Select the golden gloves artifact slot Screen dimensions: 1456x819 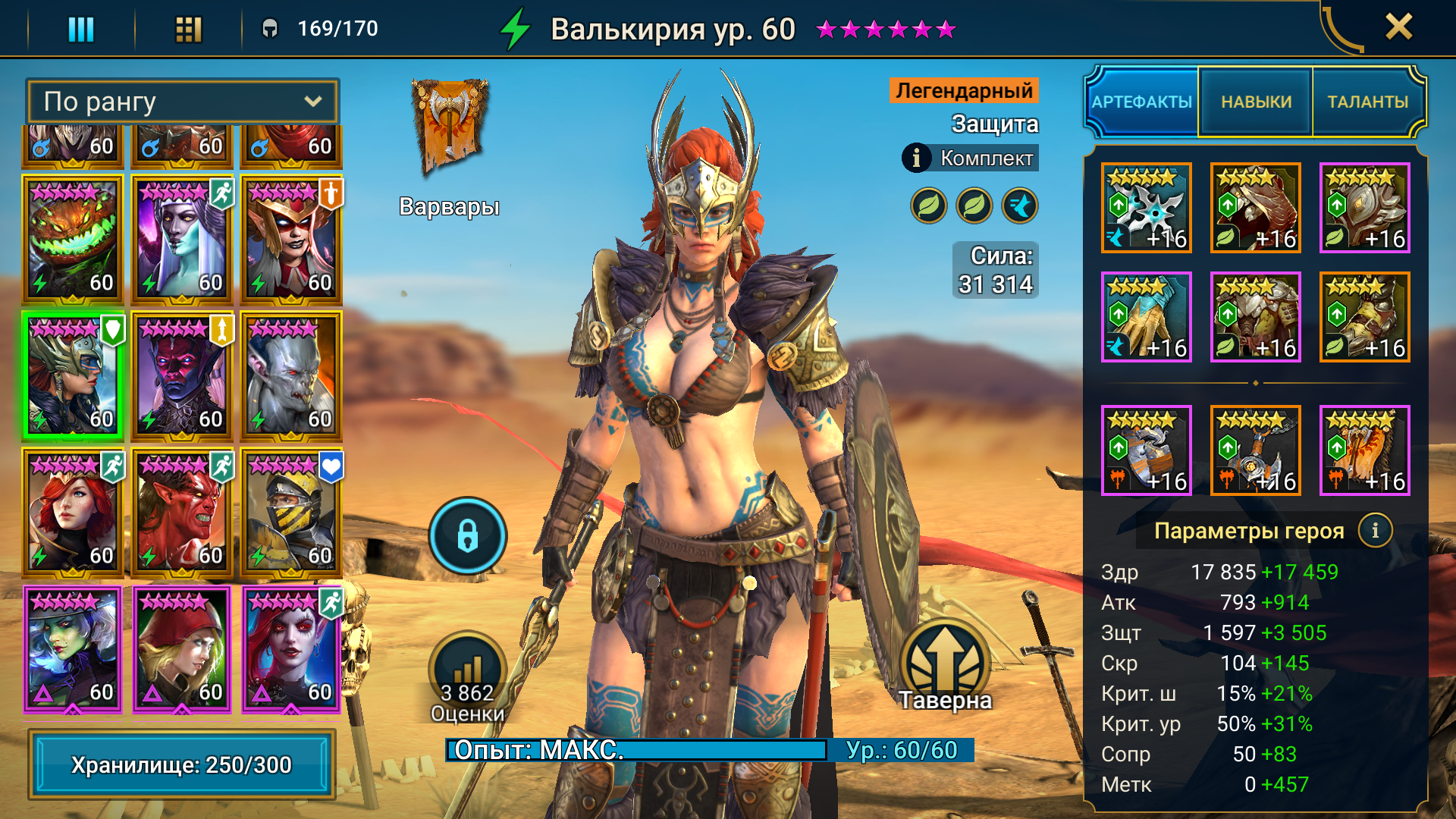(1146, 317)
